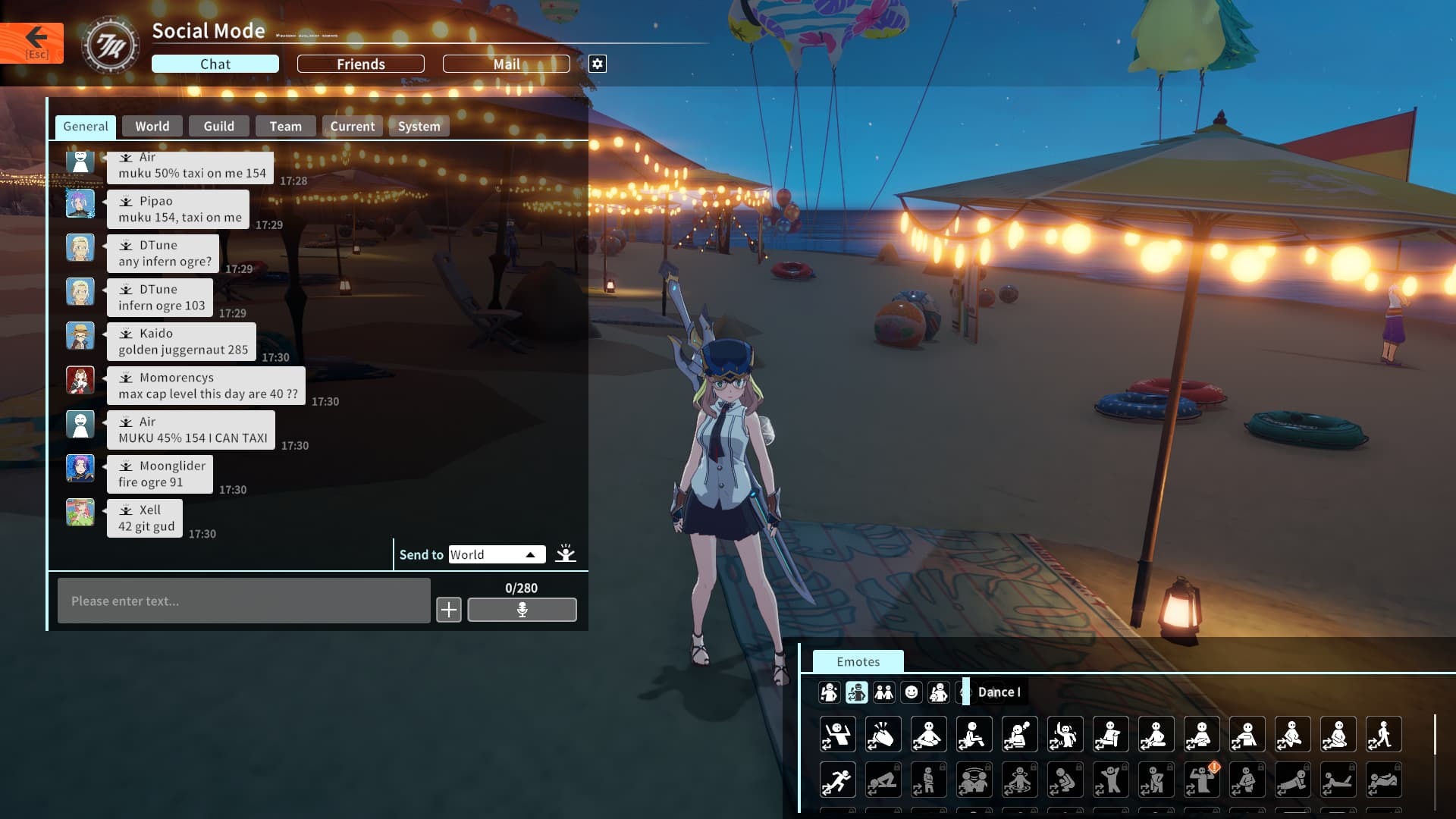1456x819 pixels.
Task: Go back using the Esc arrow button
Action: click(x=32, y=42)
